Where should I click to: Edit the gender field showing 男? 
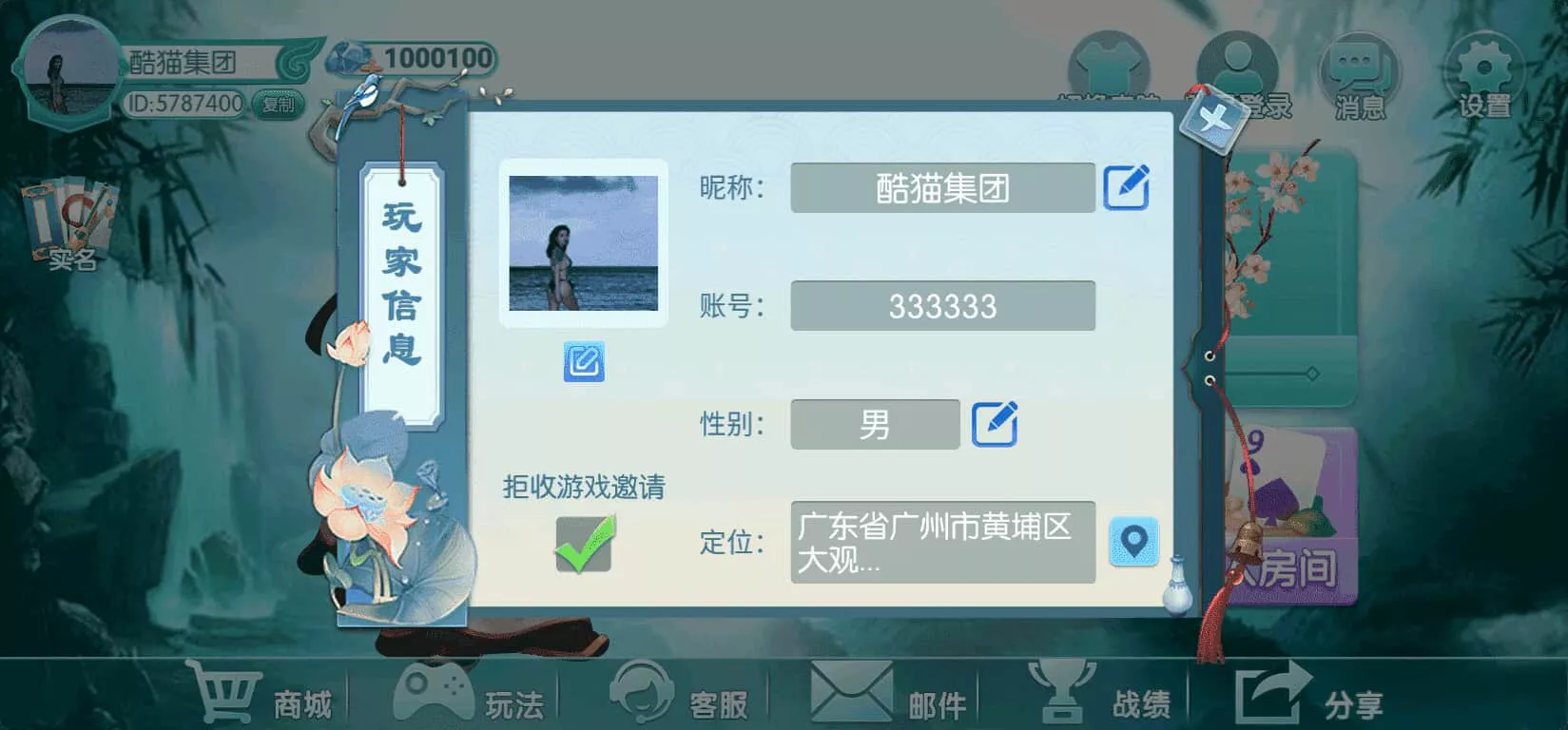995,425
